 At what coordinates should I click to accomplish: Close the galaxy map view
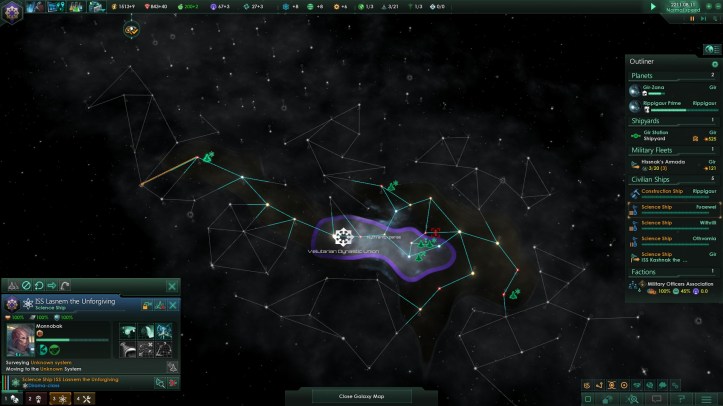point(360,397)
